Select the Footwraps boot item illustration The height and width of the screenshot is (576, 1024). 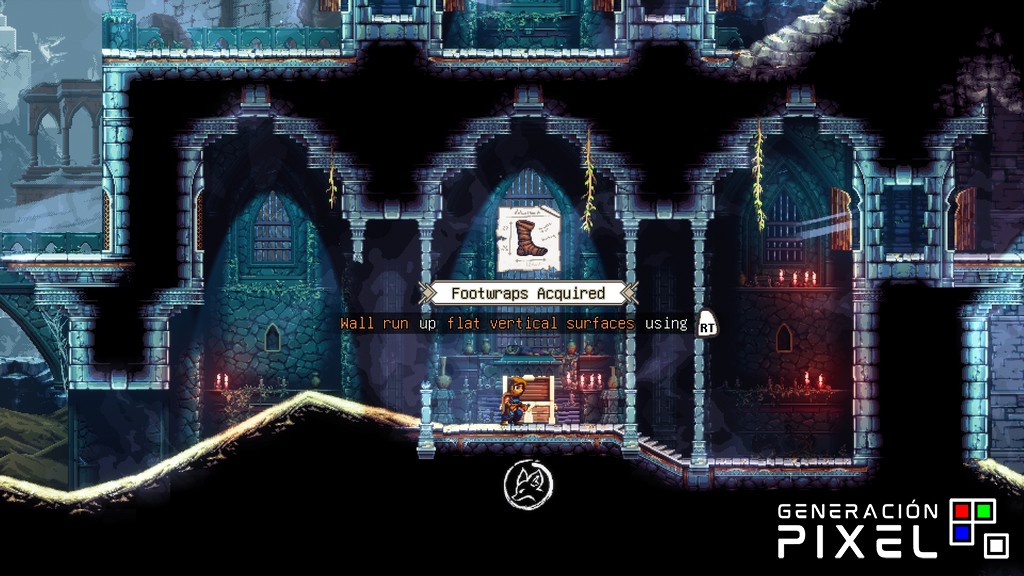click(527, 238)
